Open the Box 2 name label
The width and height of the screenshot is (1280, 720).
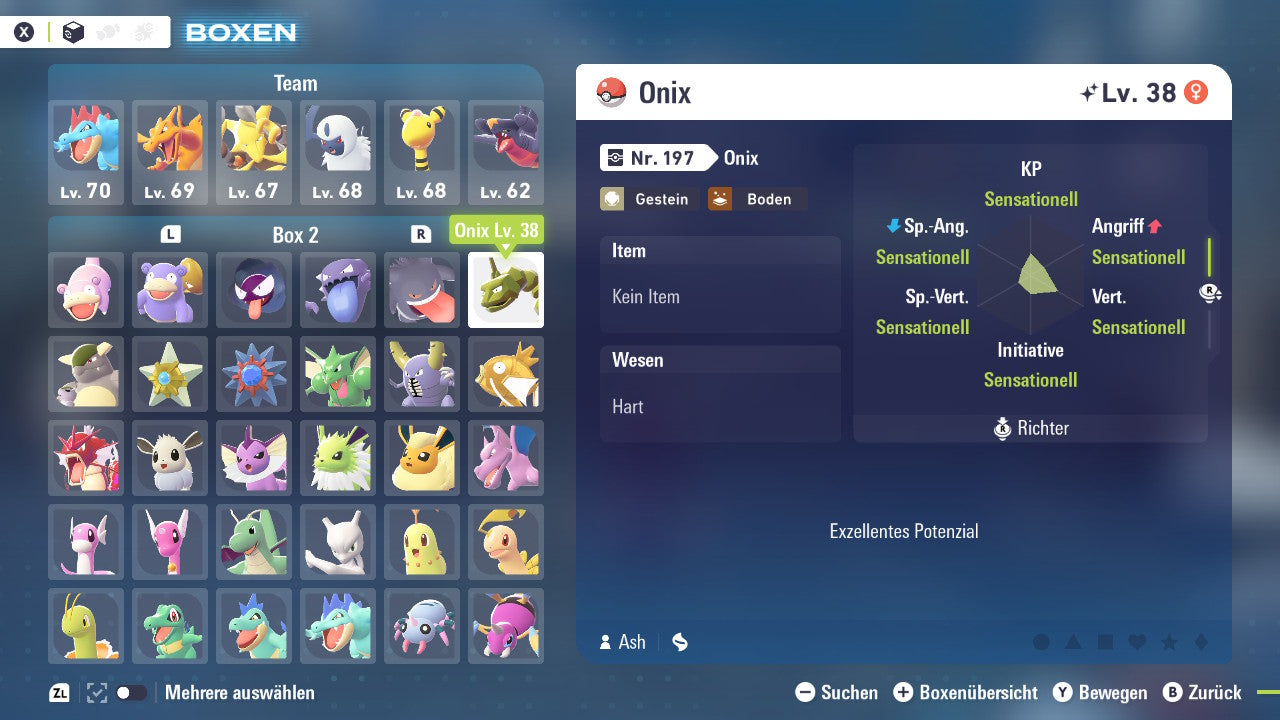[295, 235]
